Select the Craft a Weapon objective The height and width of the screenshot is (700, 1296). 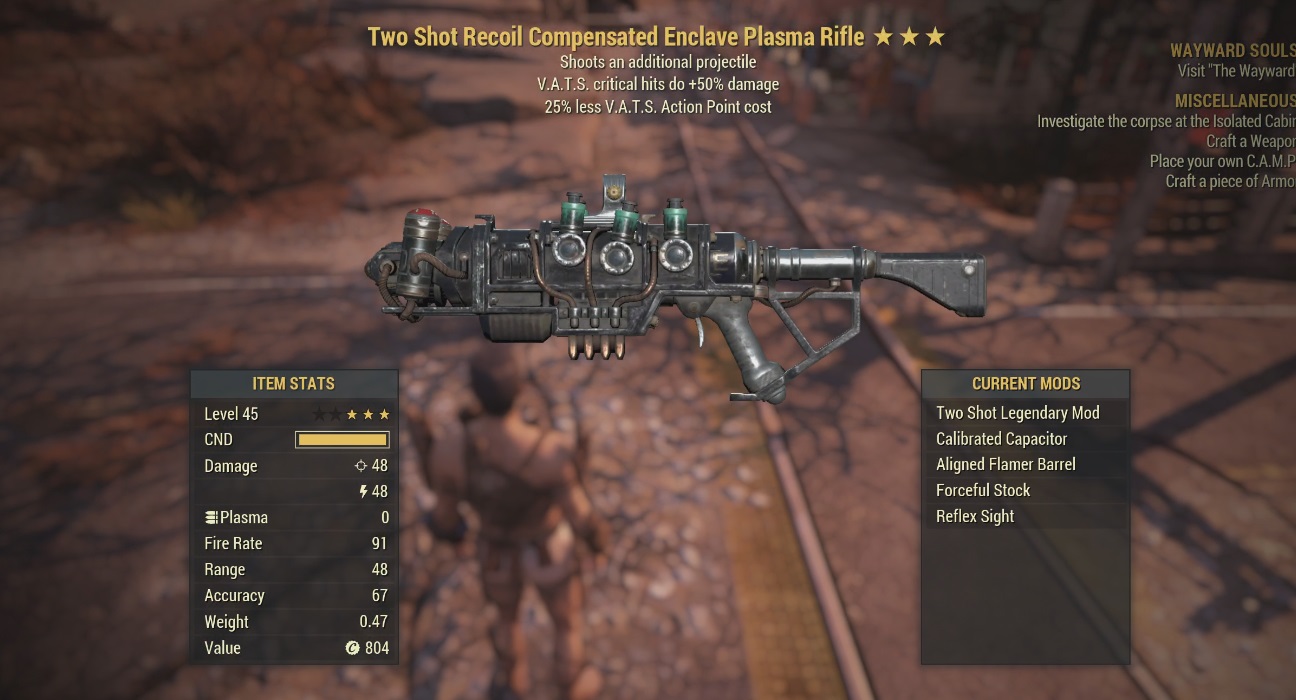point(1250,142)
